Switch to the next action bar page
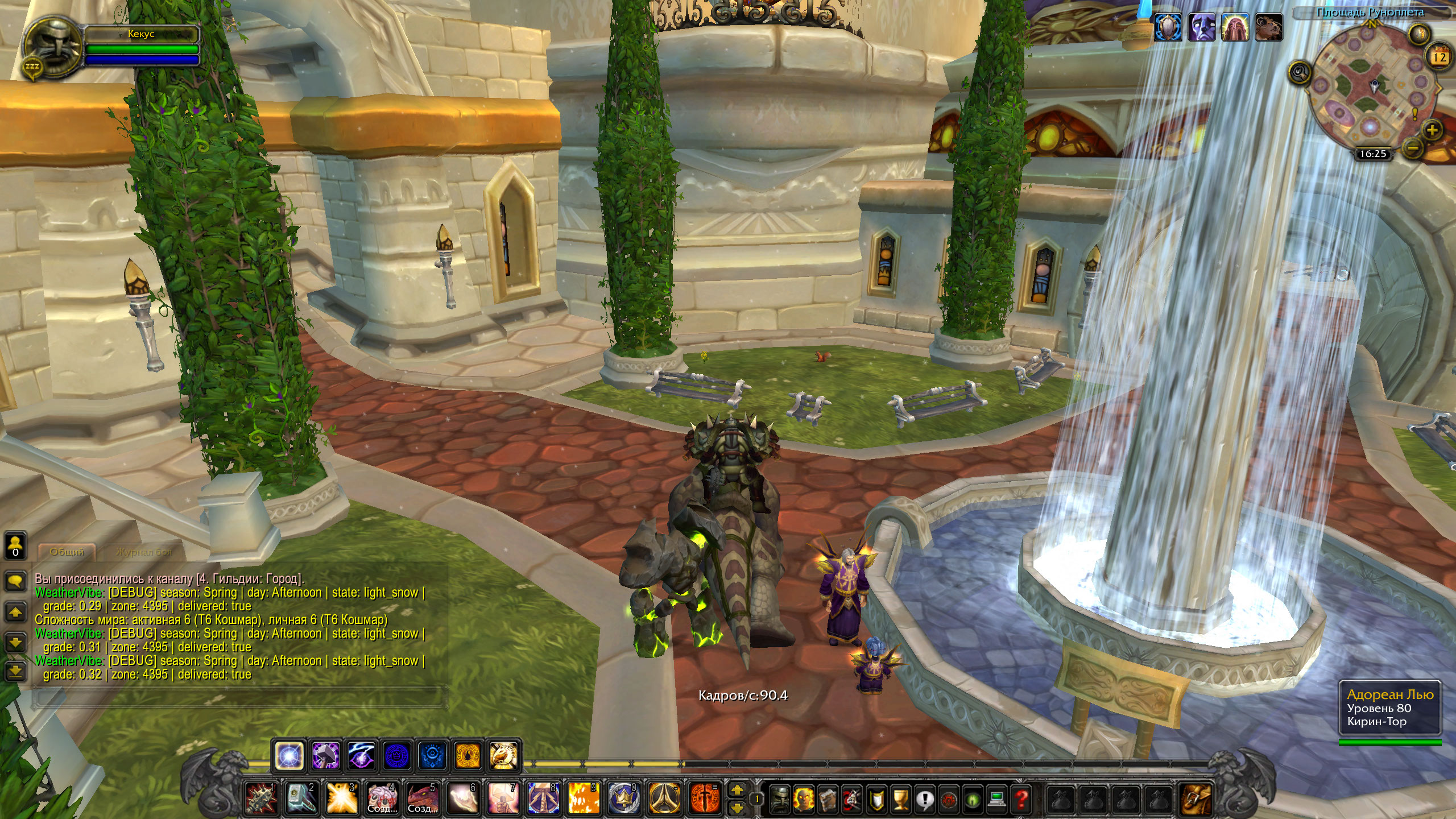Image resolution: width=1456 pixels, height=819 pixels. 737,790
